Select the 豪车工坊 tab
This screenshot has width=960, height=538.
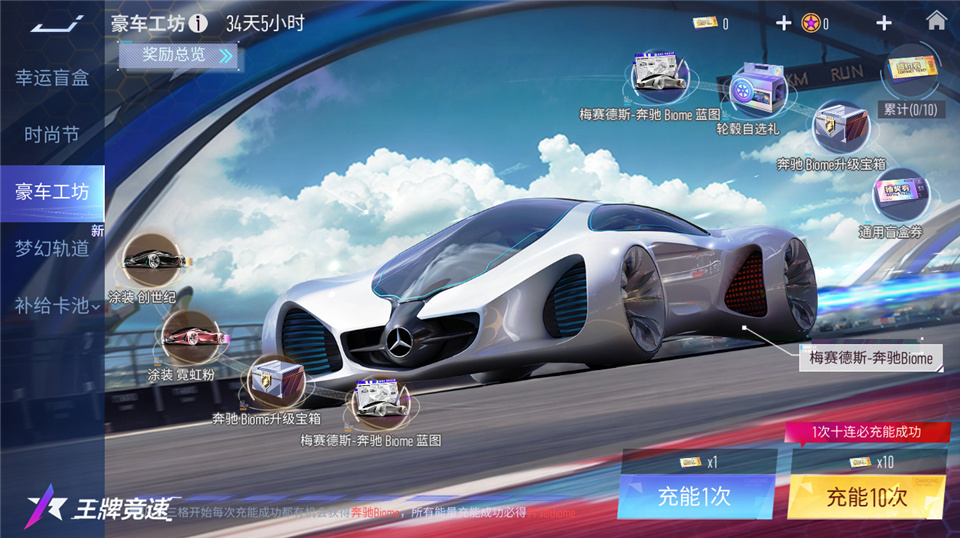[52, 192]
